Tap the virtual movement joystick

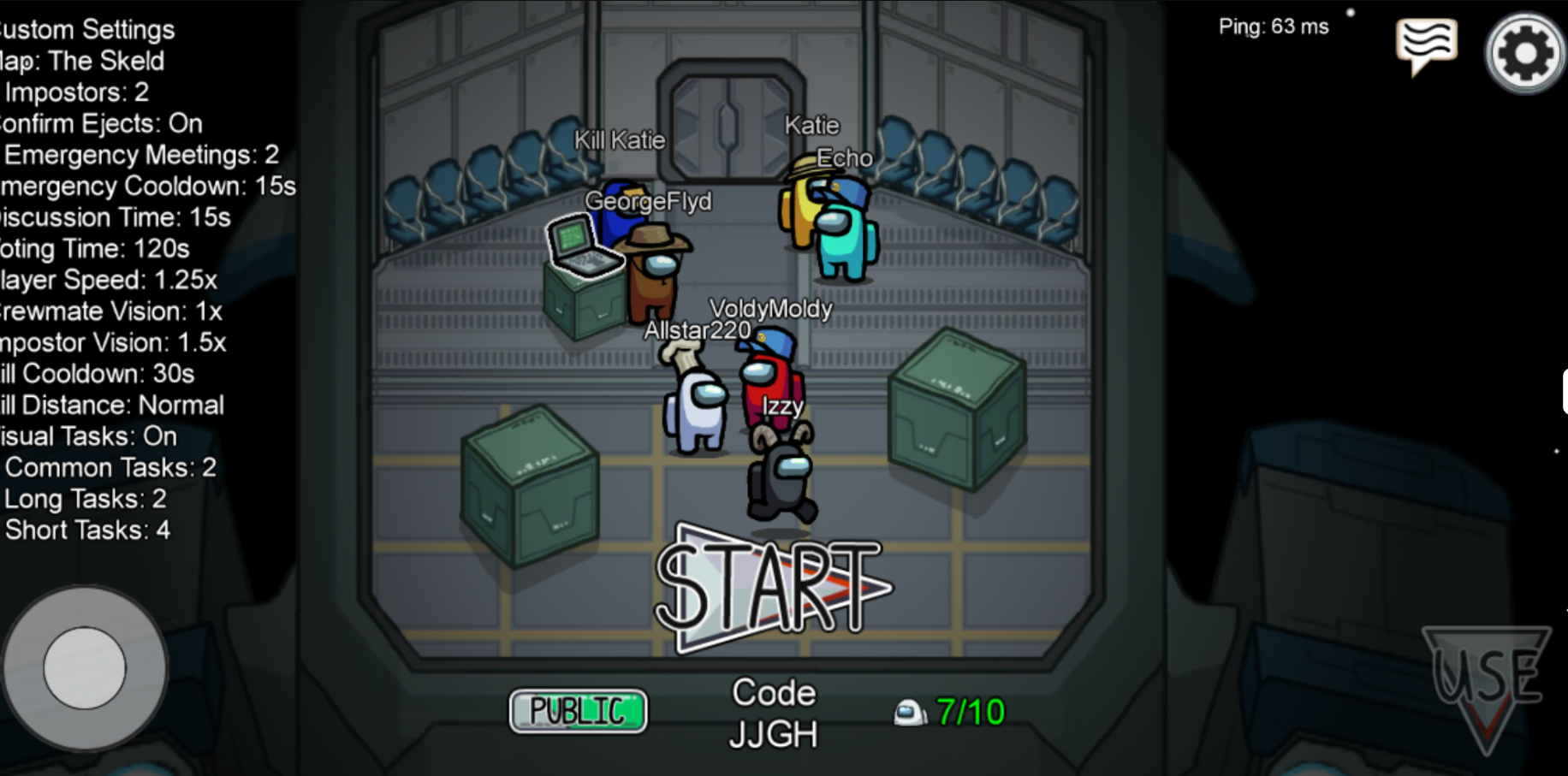85,667
